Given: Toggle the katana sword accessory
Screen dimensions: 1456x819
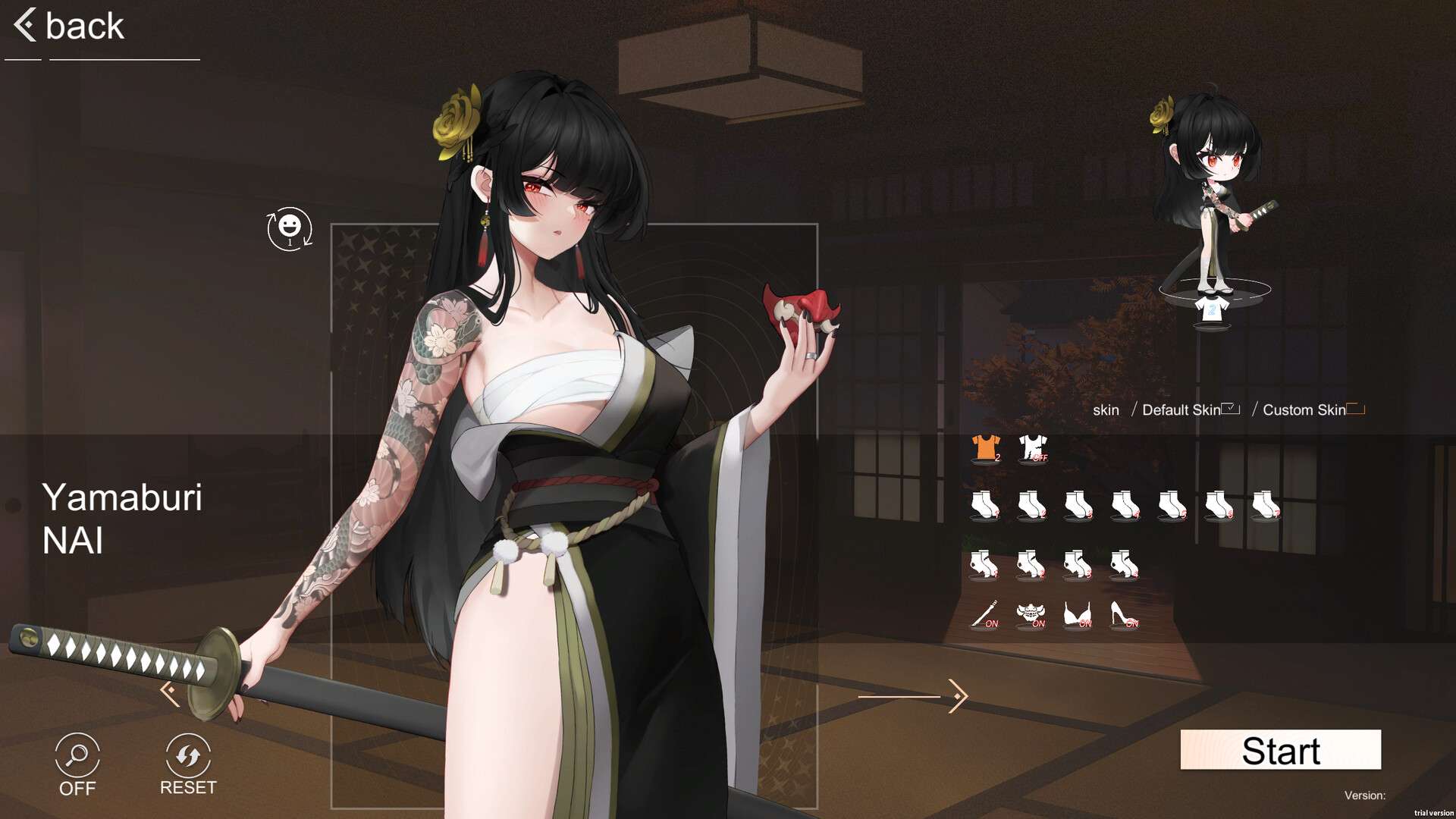Looking at the screenshot, I should click(x=985, y=614).
